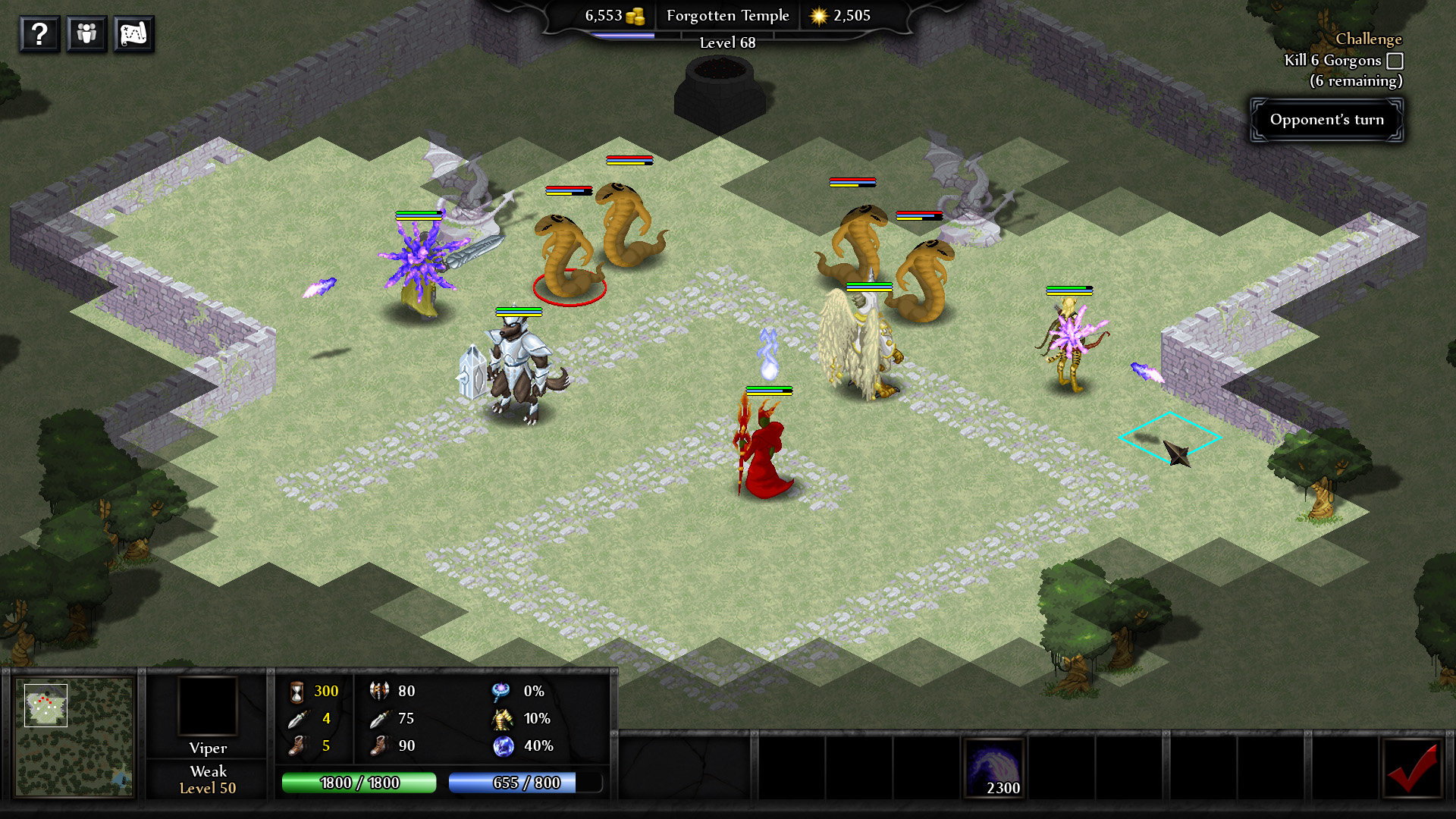The height and width of the screenshot is (819, 1456).
Task: Open the units roster icon
Action: click(86, 33)
